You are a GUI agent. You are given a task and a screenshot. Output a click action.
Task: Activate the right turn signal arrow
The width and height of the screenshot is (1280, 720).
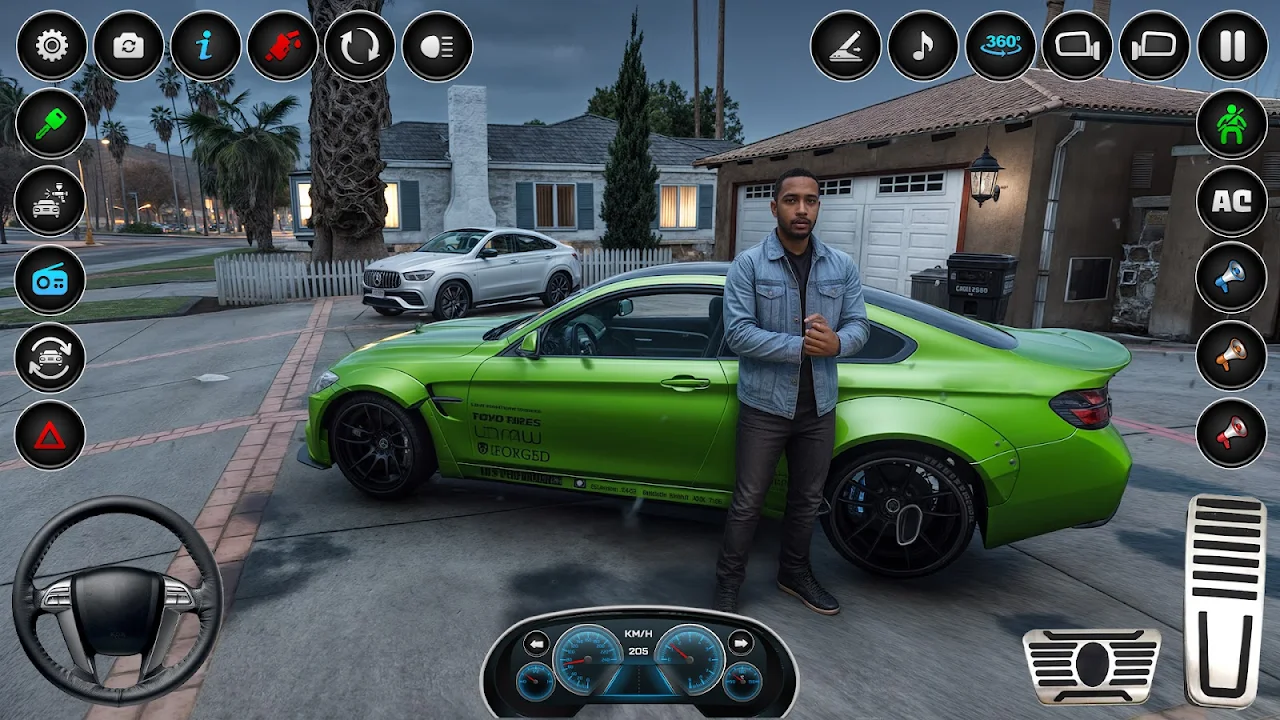[x=741, y=643]
